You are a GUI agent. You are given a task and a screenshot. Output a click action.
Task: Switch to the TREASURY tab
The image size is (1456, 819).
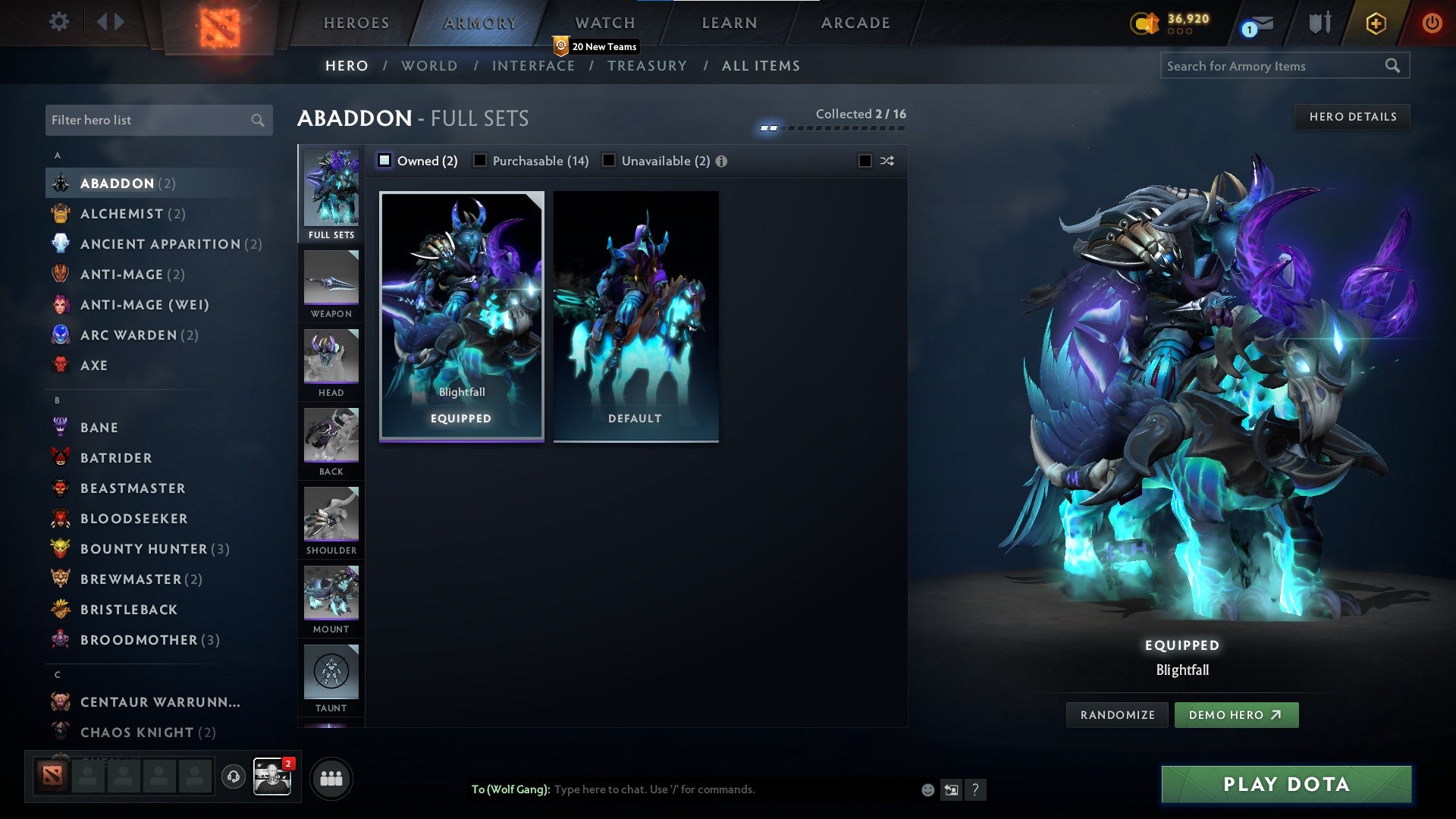pyautogui.click(x=648, y=66)
